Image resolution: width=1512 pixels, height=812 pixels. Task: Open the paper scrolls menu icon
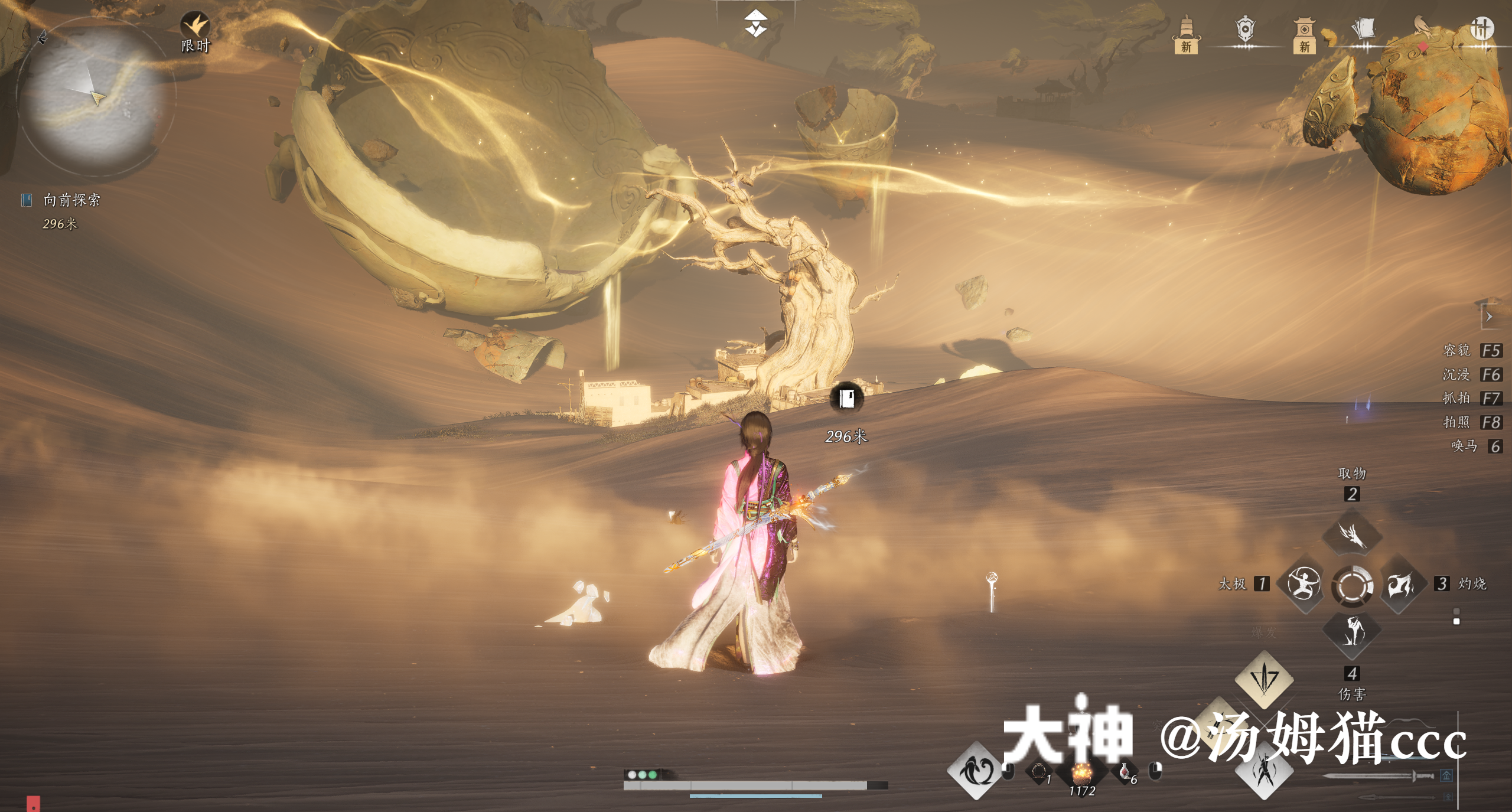pyautogui.click(x=1364, y=30)
